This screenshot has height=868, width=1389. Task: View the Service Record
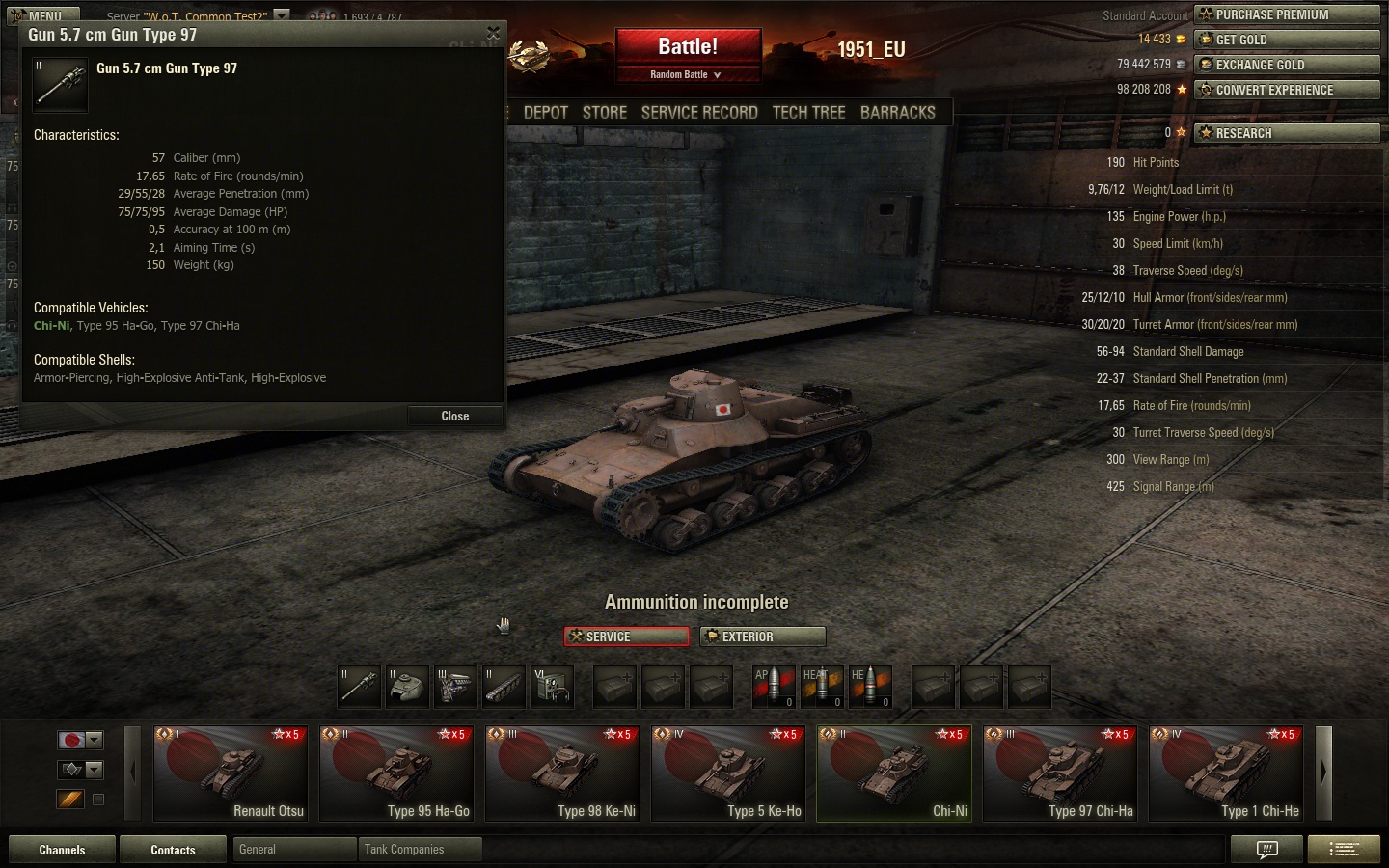click(x=699, y=113)
